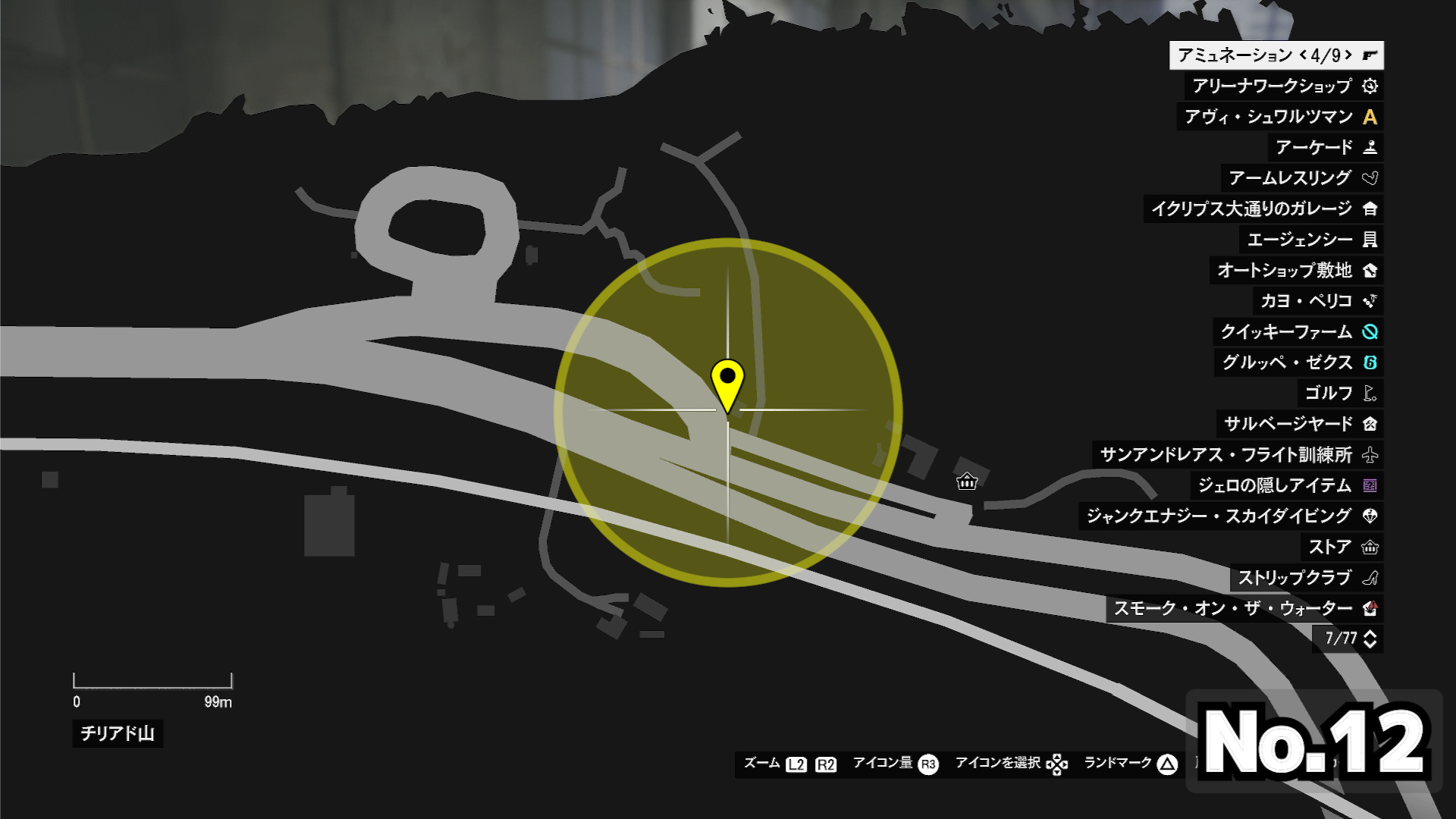Choose オートショップ敷地 in the list
The image size is (1456, 819).
(x=1297, y=270)
